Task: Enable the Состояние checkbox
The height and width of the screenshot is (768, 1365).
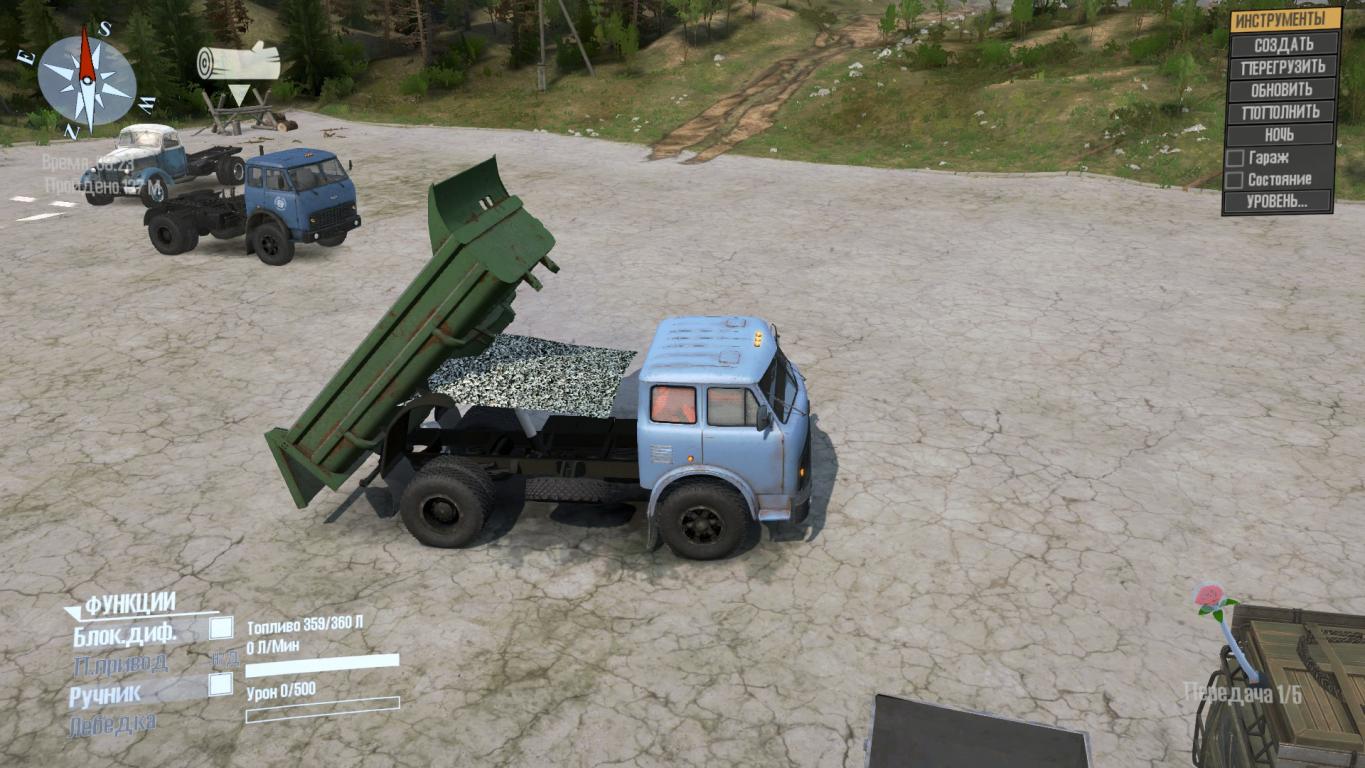Action: 1235,180
